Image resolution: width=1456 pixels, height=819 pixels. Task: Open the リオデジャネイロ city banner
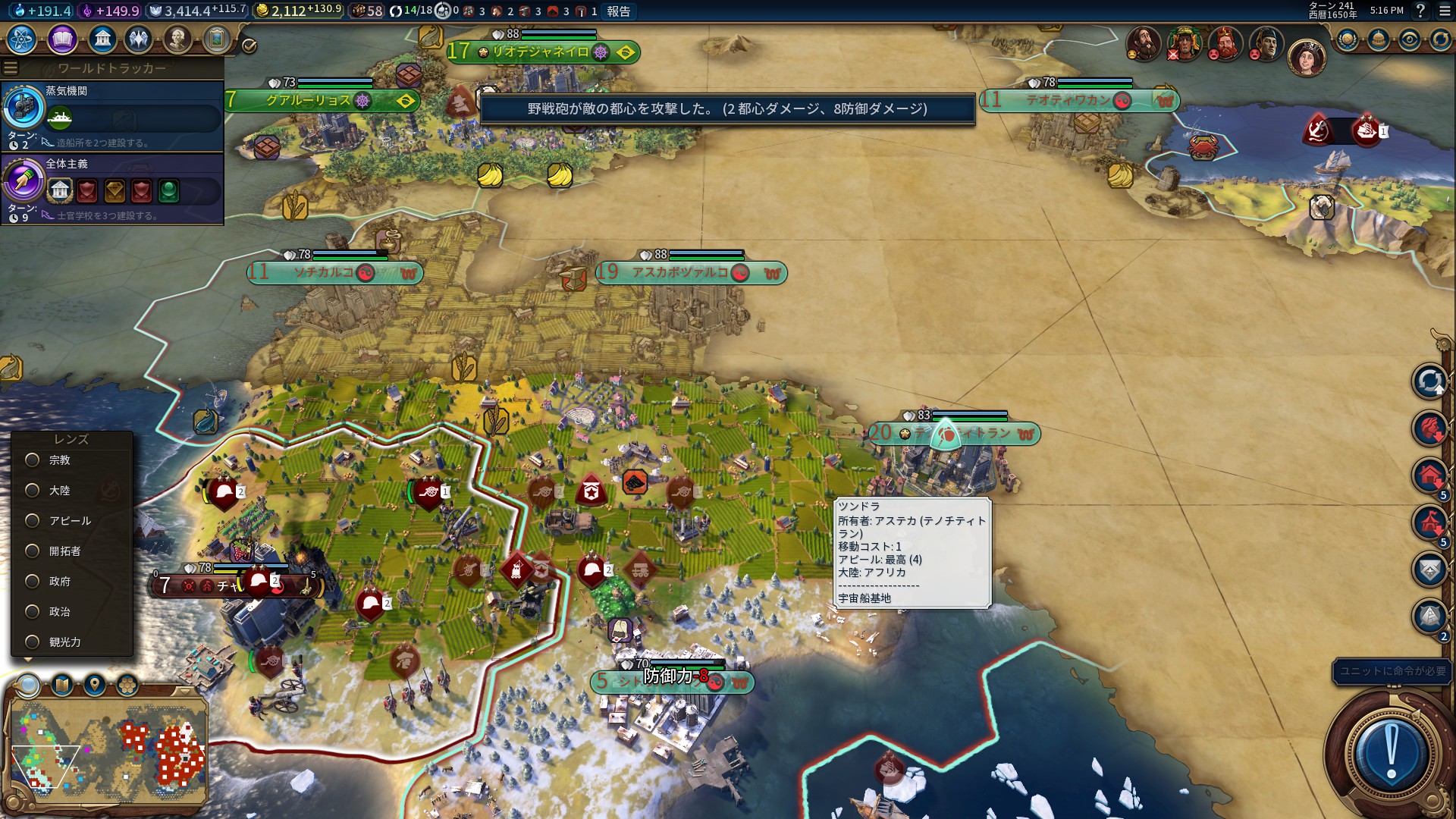(540, 52)
